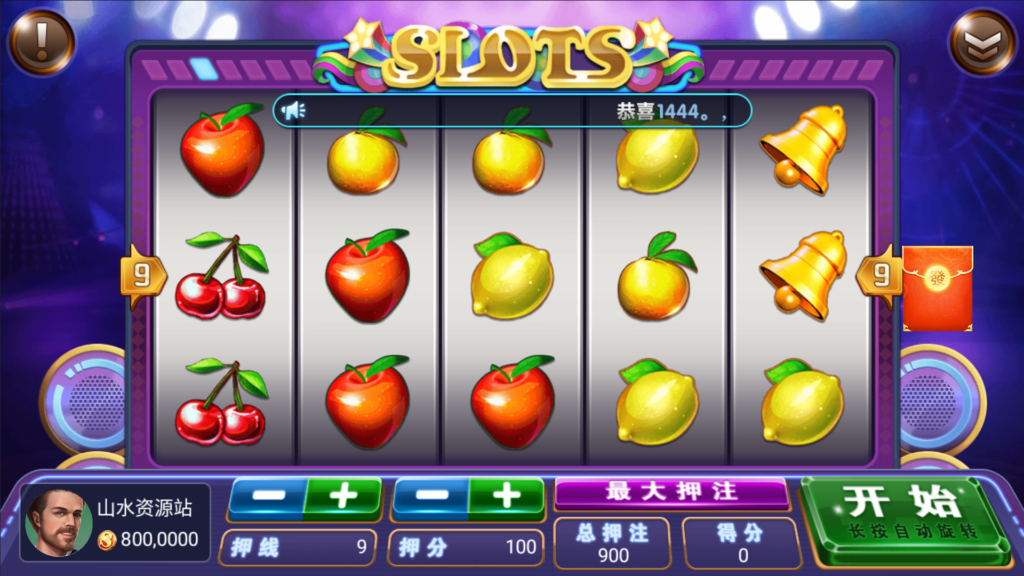
Task: Select the 最大押注 max bet button
Action: tap(671, 492)
